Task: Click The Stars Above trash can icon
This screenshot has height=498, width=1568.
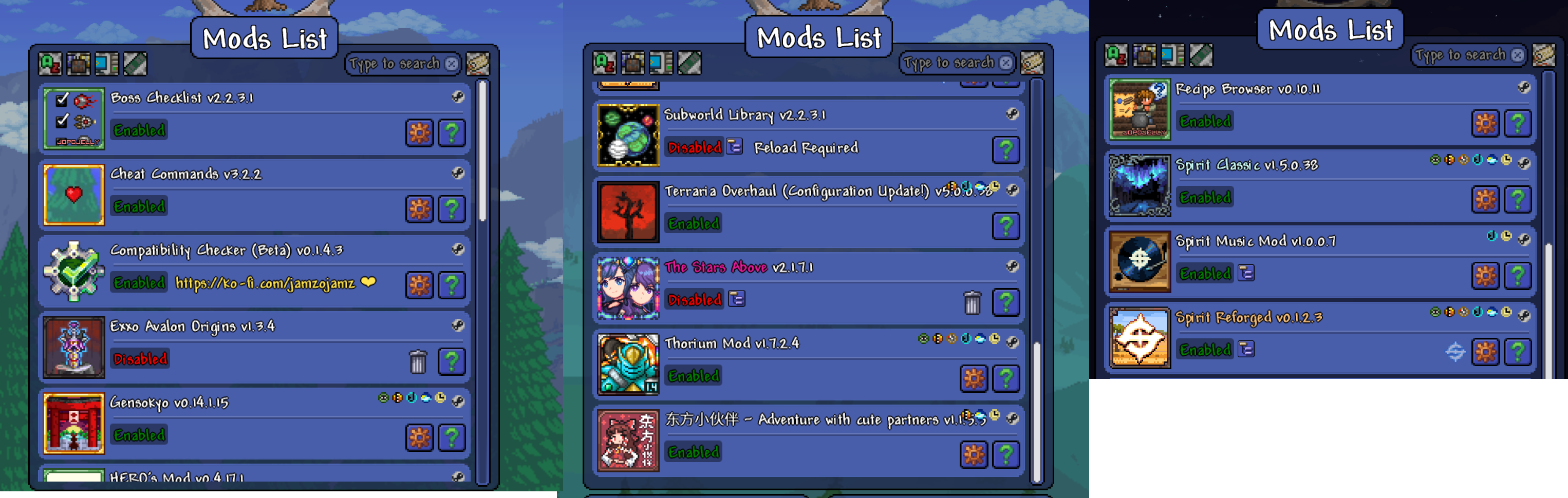Action: [x=972, y=302]
